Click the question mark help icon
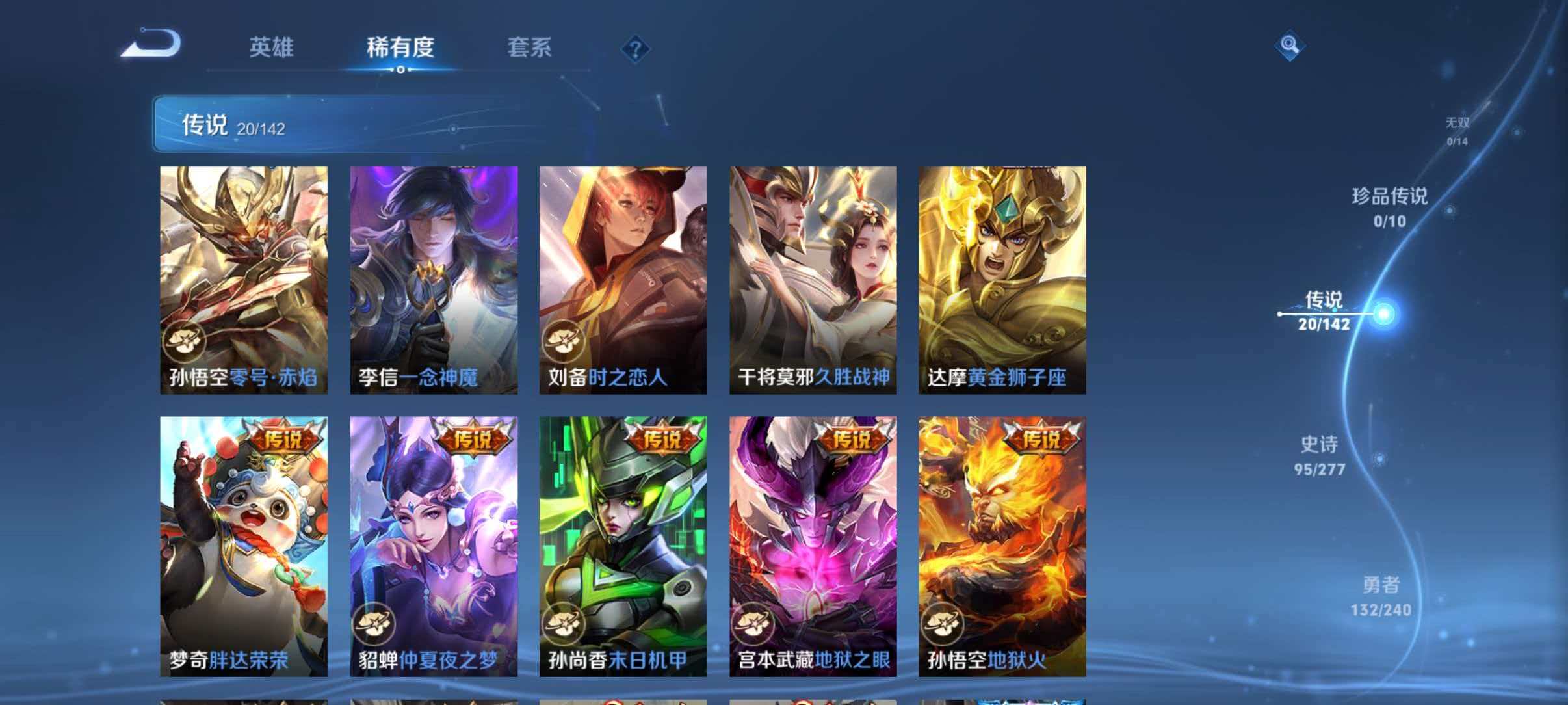Image resolution: width=1568 pixels, height=705 pixels. [x=636, y=48]
